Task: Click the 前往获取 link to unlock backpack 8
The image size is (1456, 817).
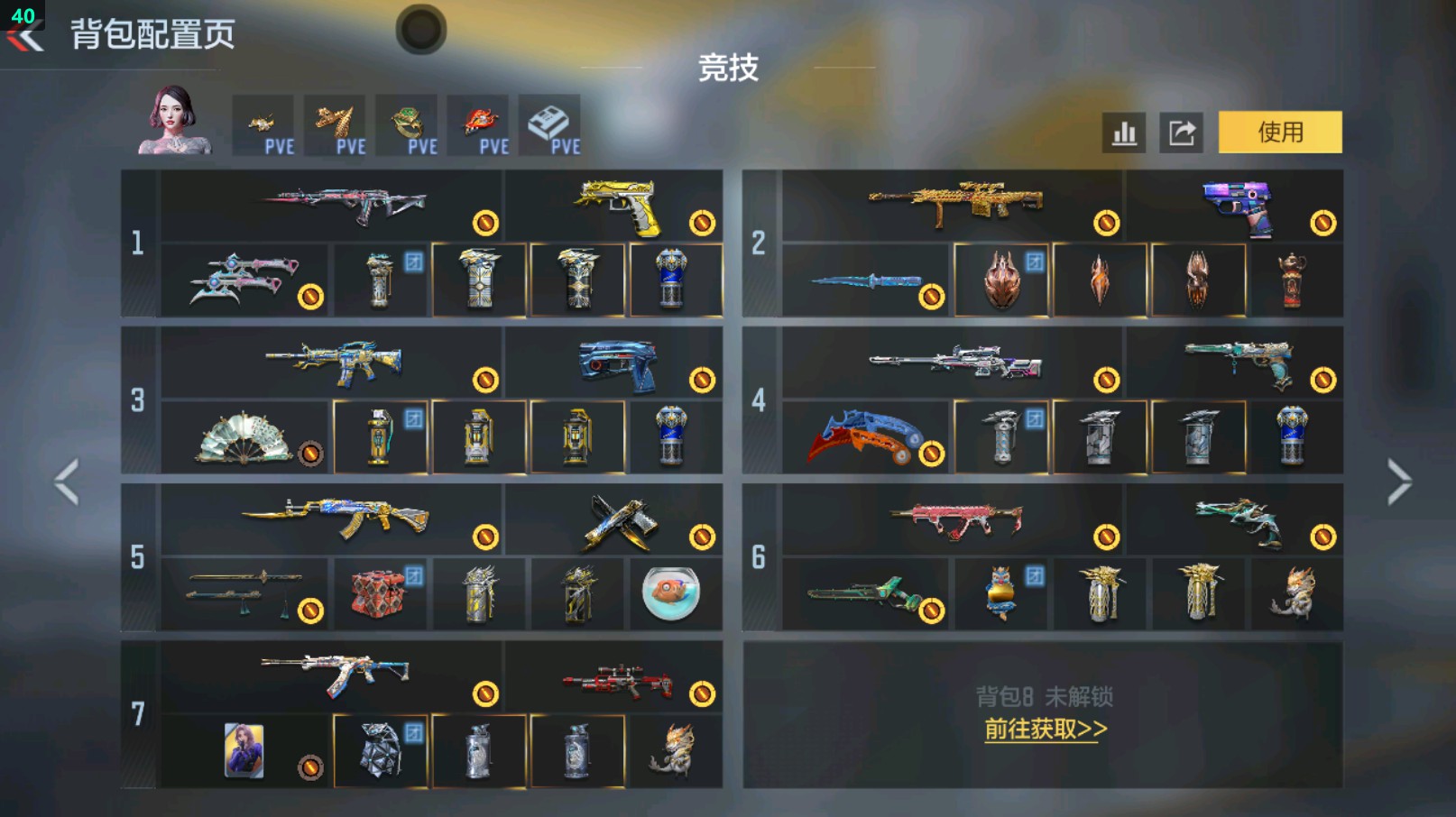Action: point(1048,731)
